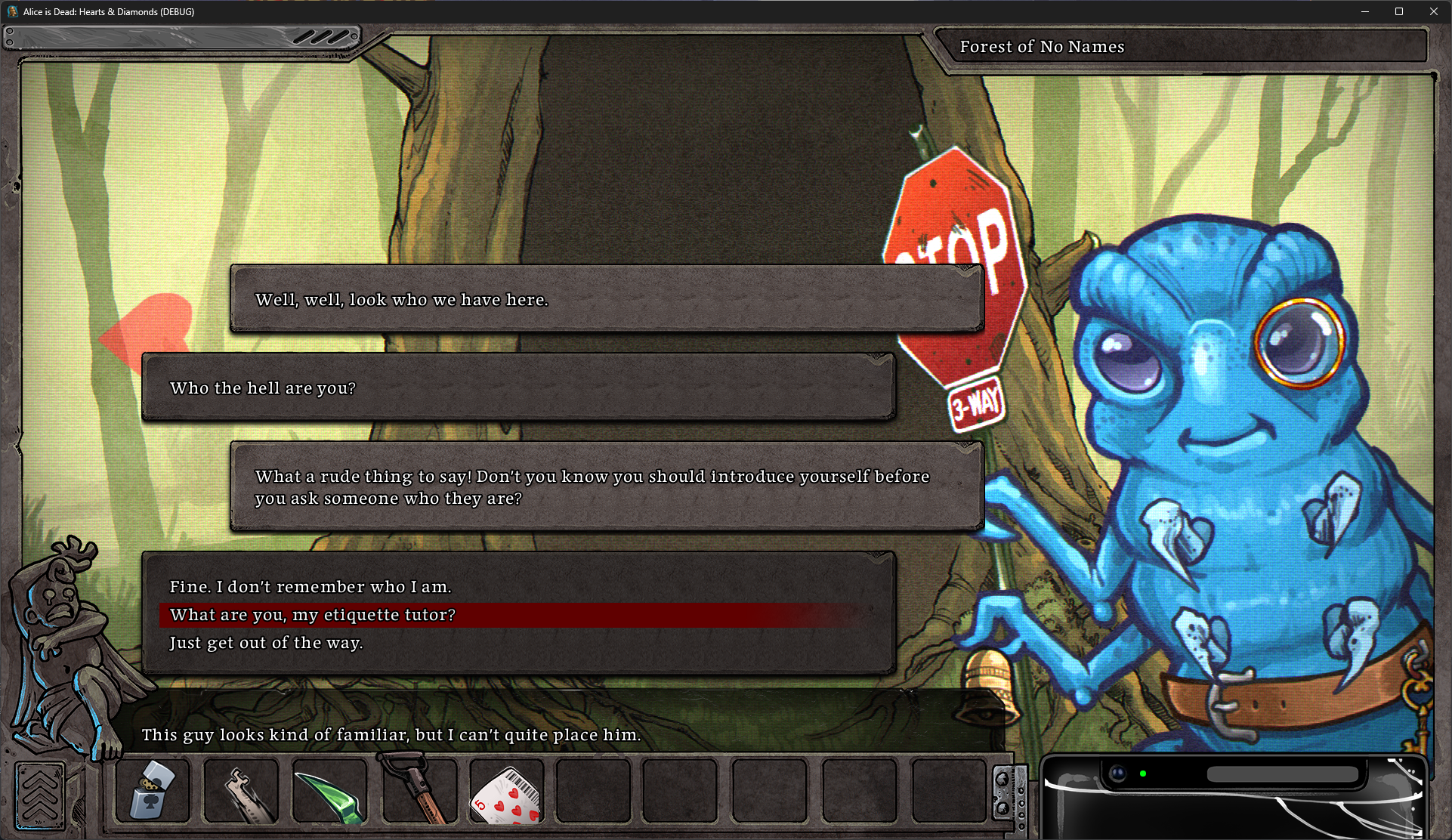1452x840 pixels.
Task: Select the lighter in the inventory
Action: coord(152,790)
